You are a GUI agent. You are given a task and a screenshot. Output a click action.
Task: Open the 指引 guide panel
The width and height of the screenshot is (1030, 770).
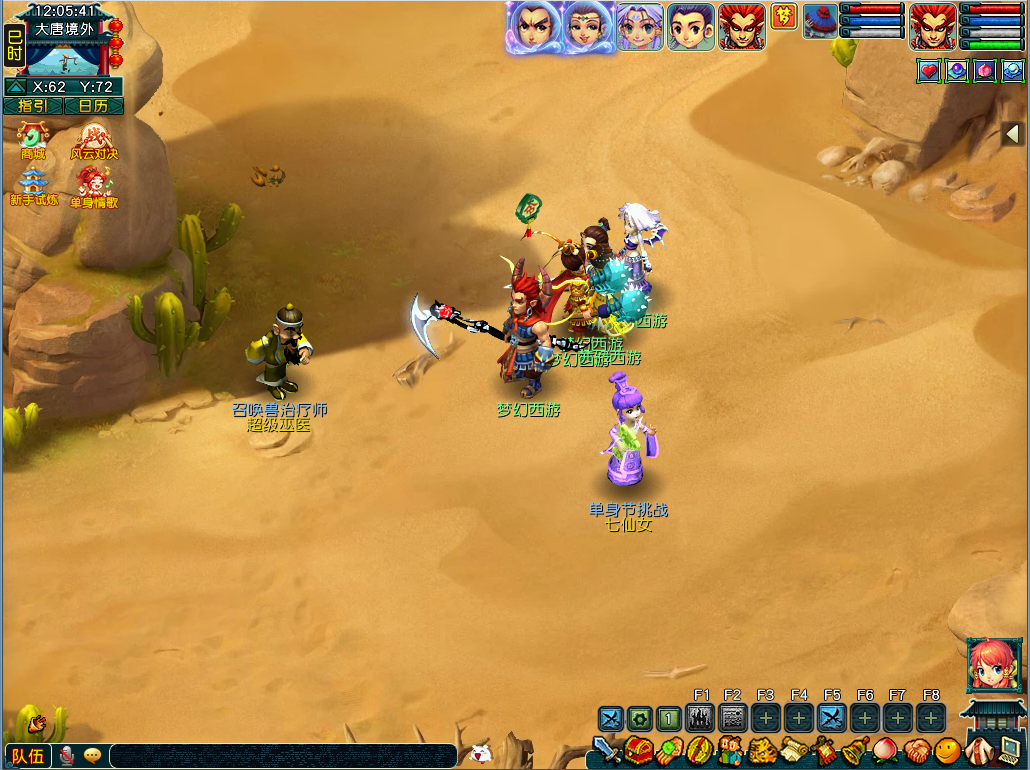pyautogui.click(x=33, y=106)
